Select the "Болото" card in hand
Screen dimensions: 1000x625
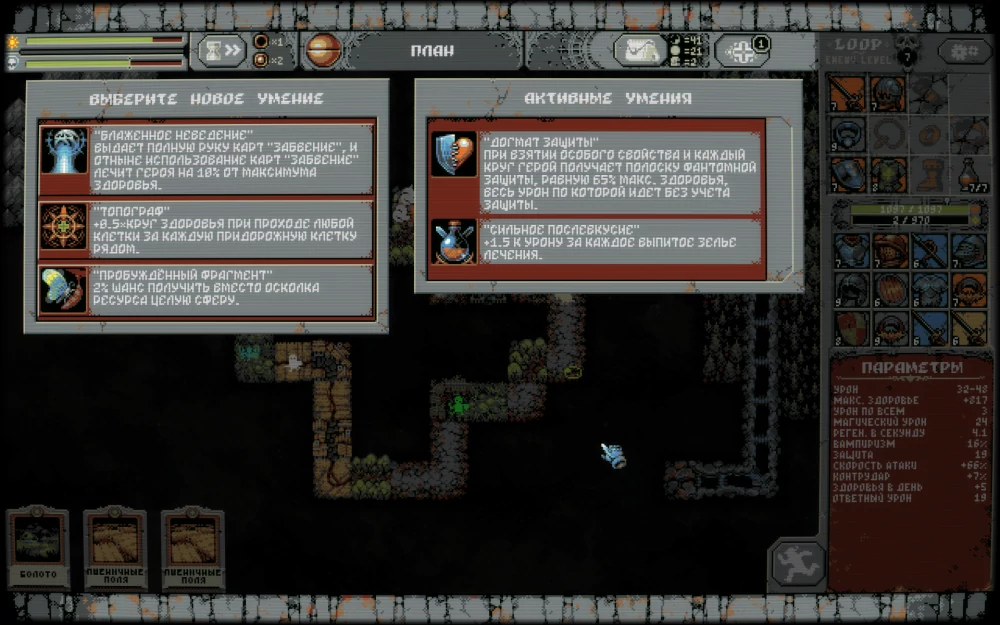pos(38,546)
